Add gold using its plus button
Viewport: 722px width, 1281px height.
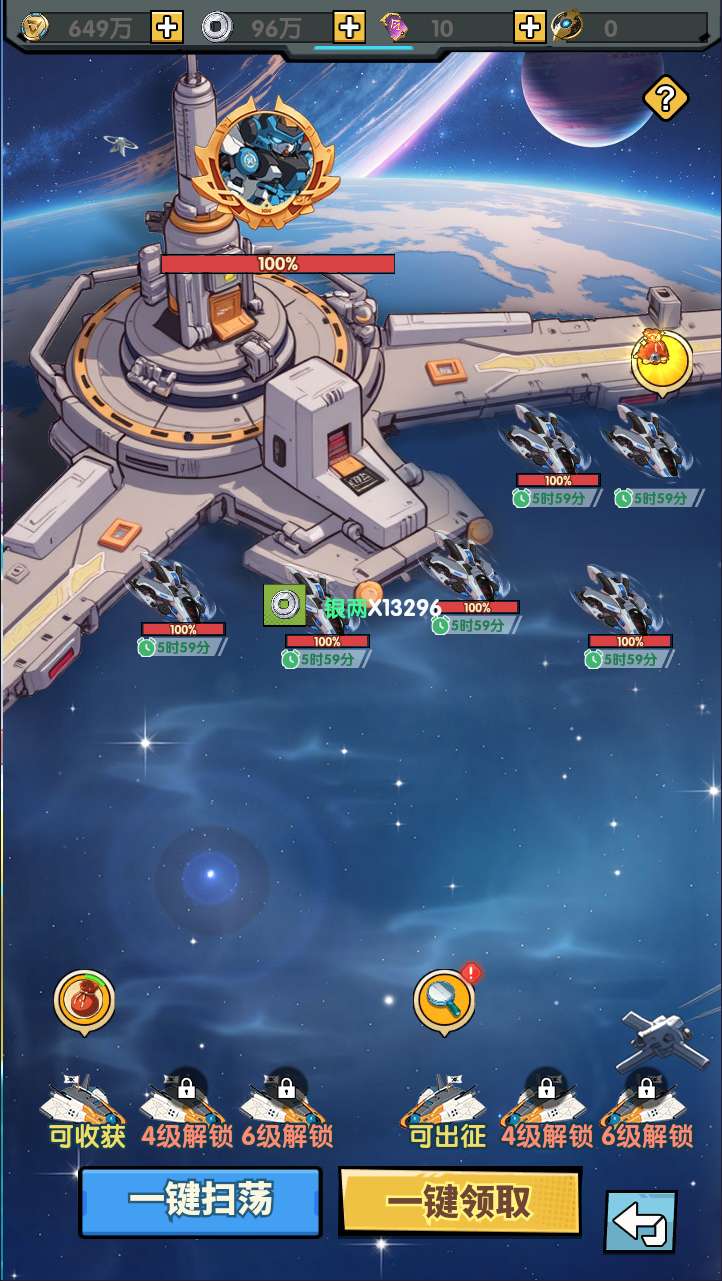[x=166, y=27]
